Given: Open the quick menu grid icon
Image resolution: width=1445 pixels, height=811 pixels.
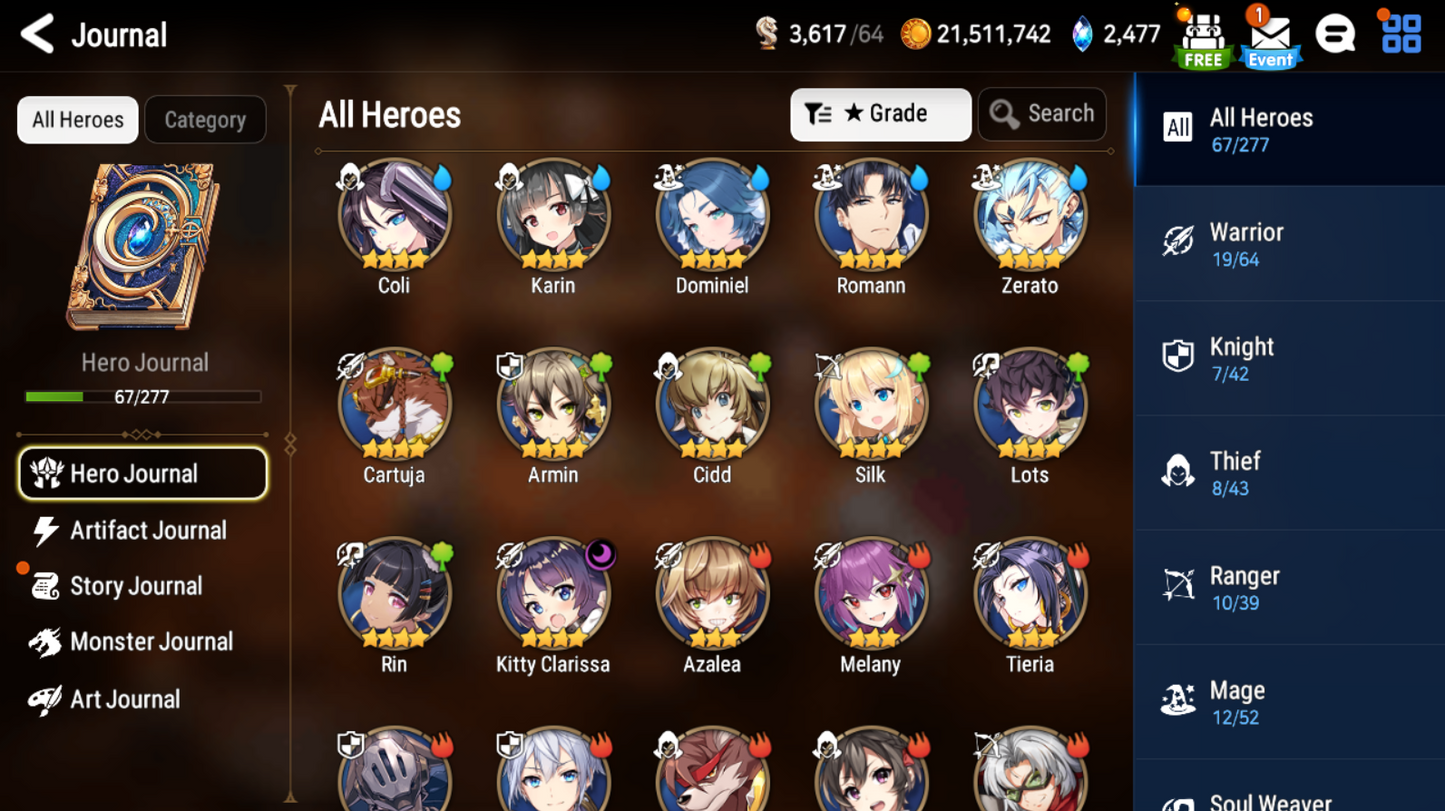Looking at the screenshot, I should click(1400, 33).
